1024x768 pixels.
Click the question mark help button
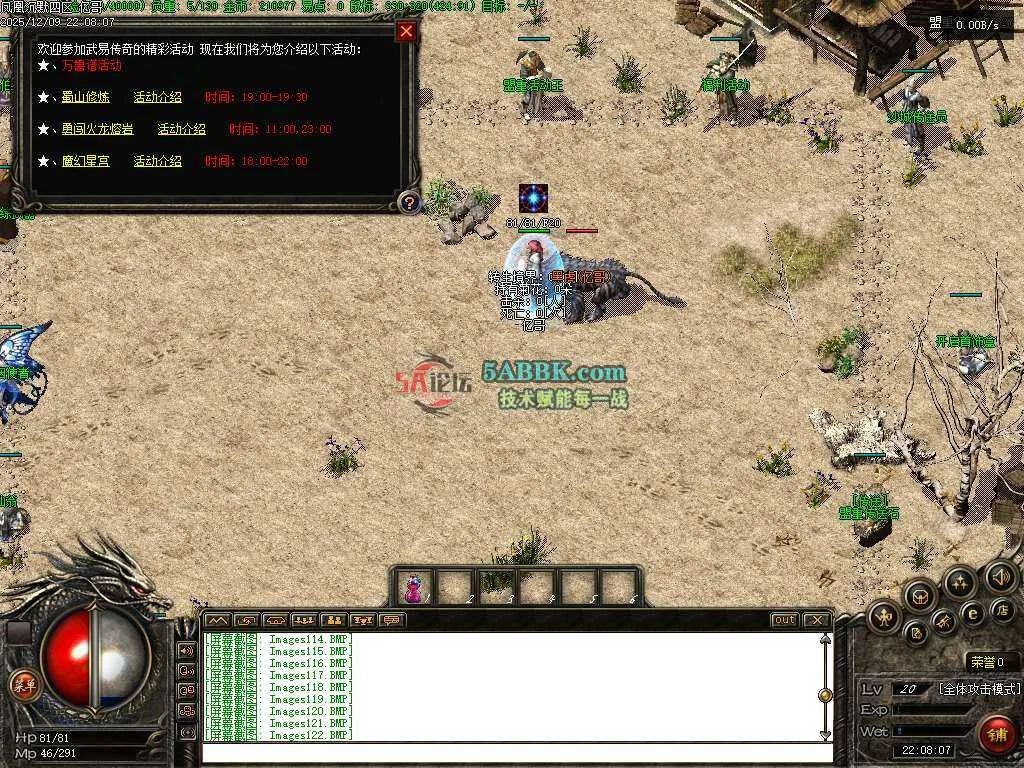coord(408,203)
